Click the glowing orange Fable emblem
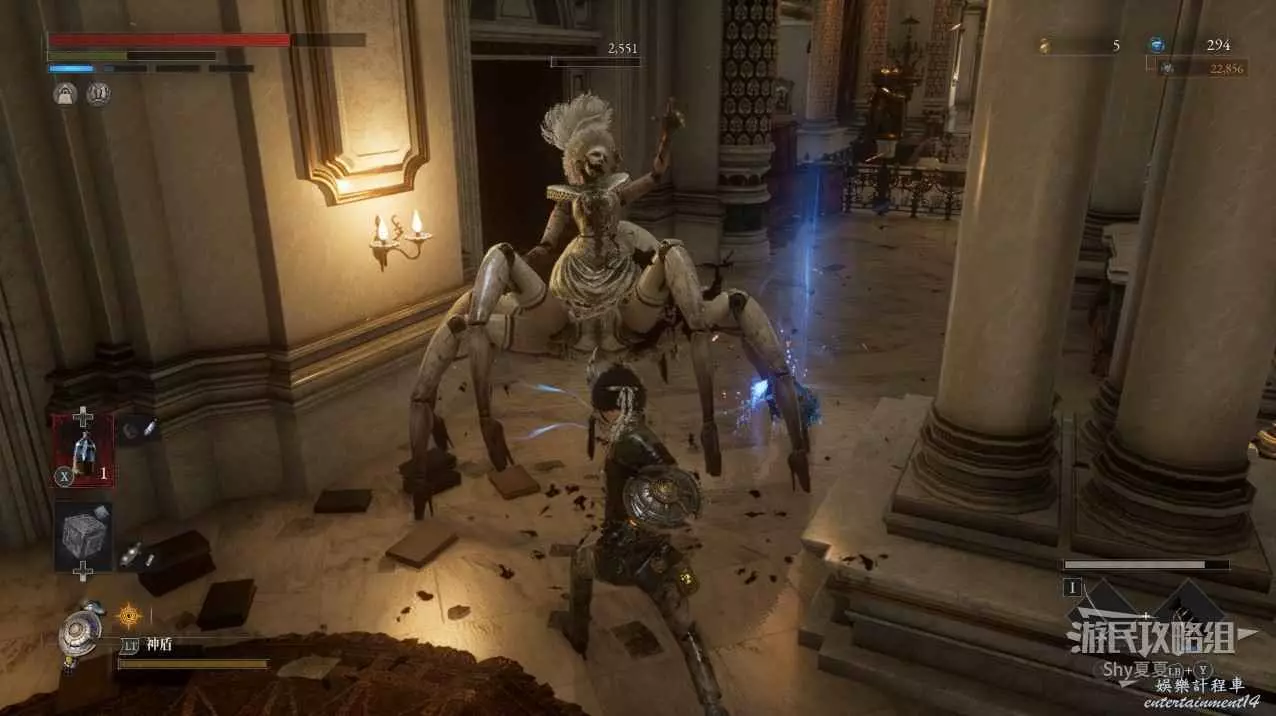 [129, 614]
